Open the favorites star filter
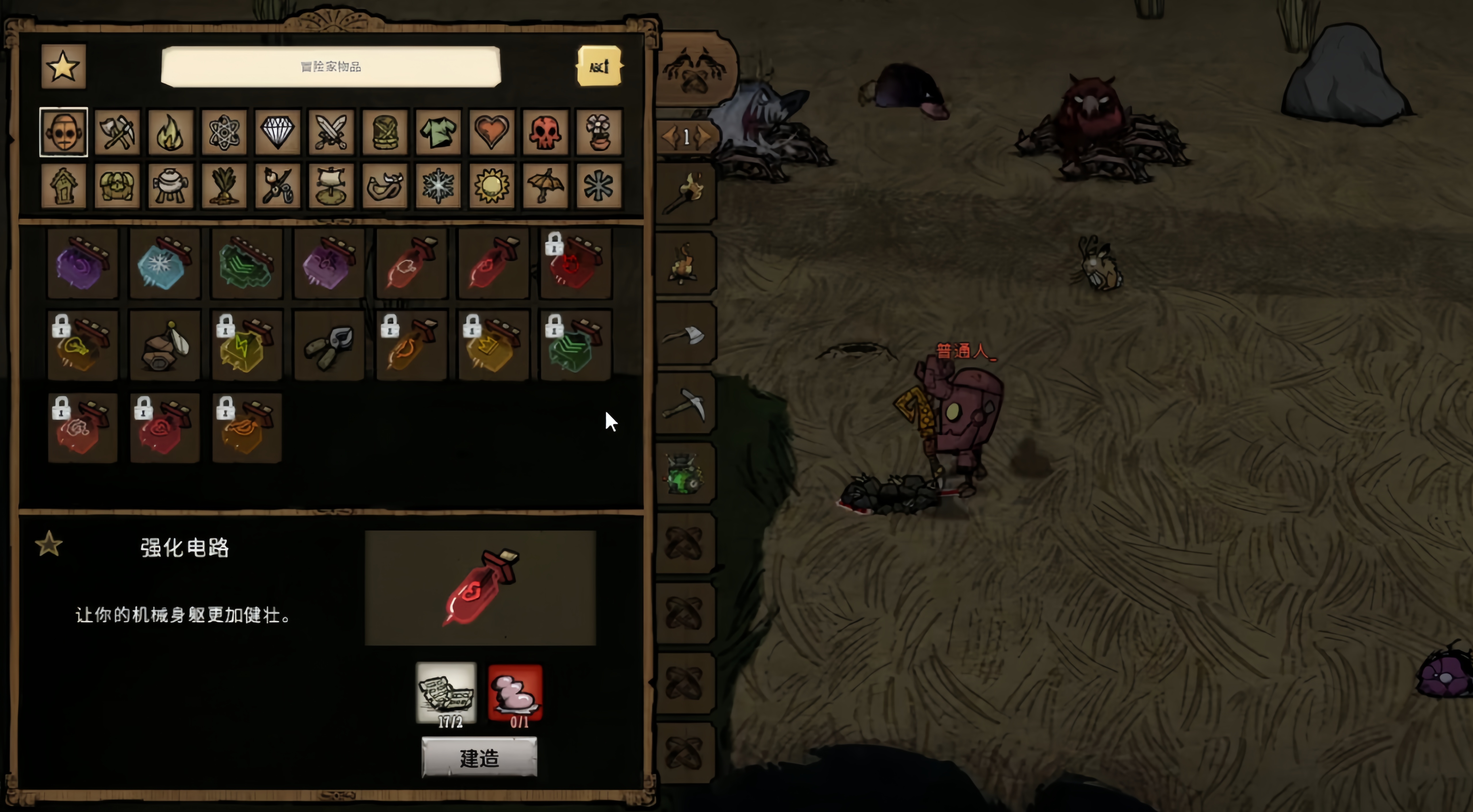Screen dimensions: 1473x812 pyautogui.click(x=63, y=67)
